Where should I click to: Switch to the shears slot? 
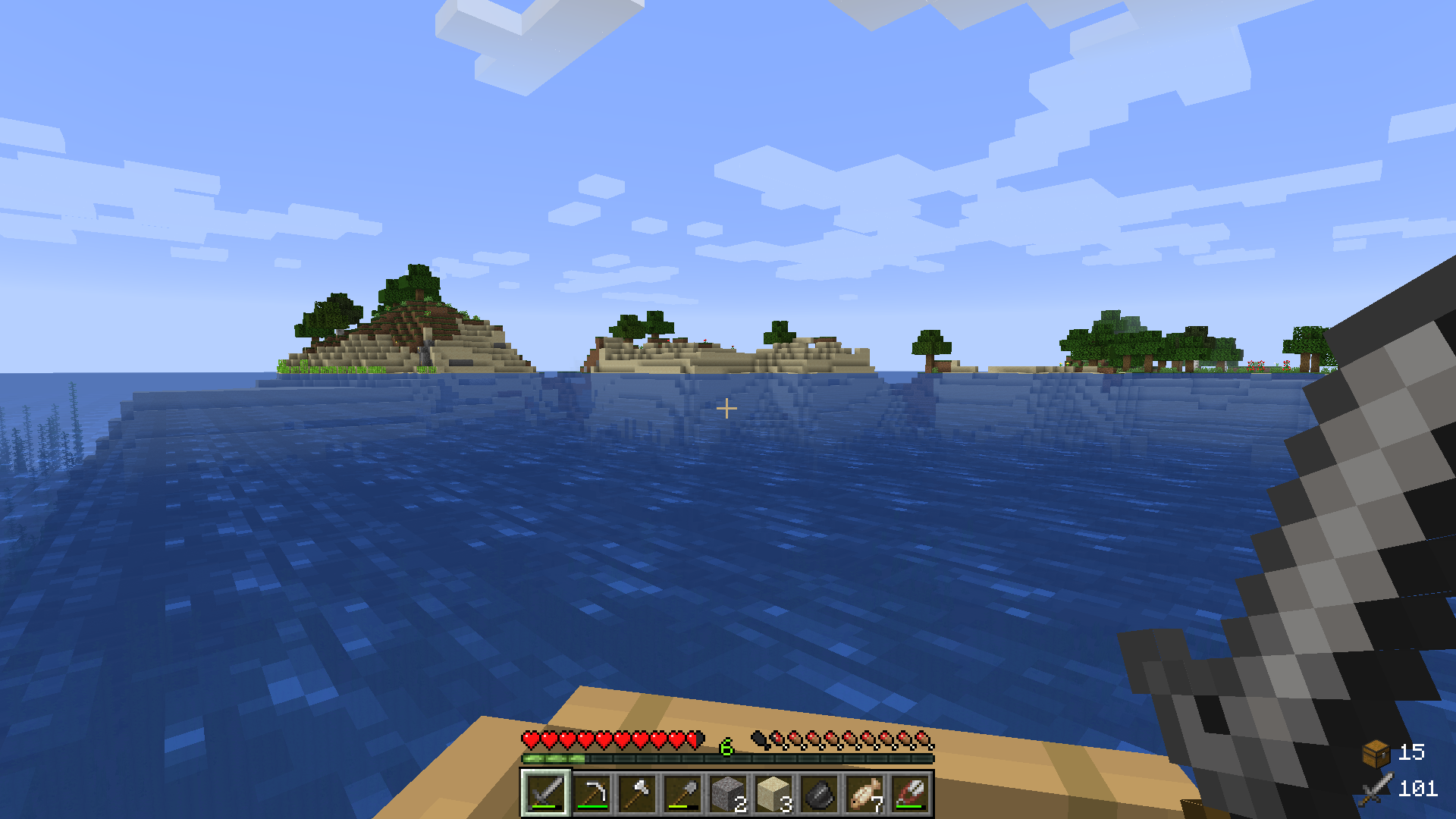pos(909,793)
